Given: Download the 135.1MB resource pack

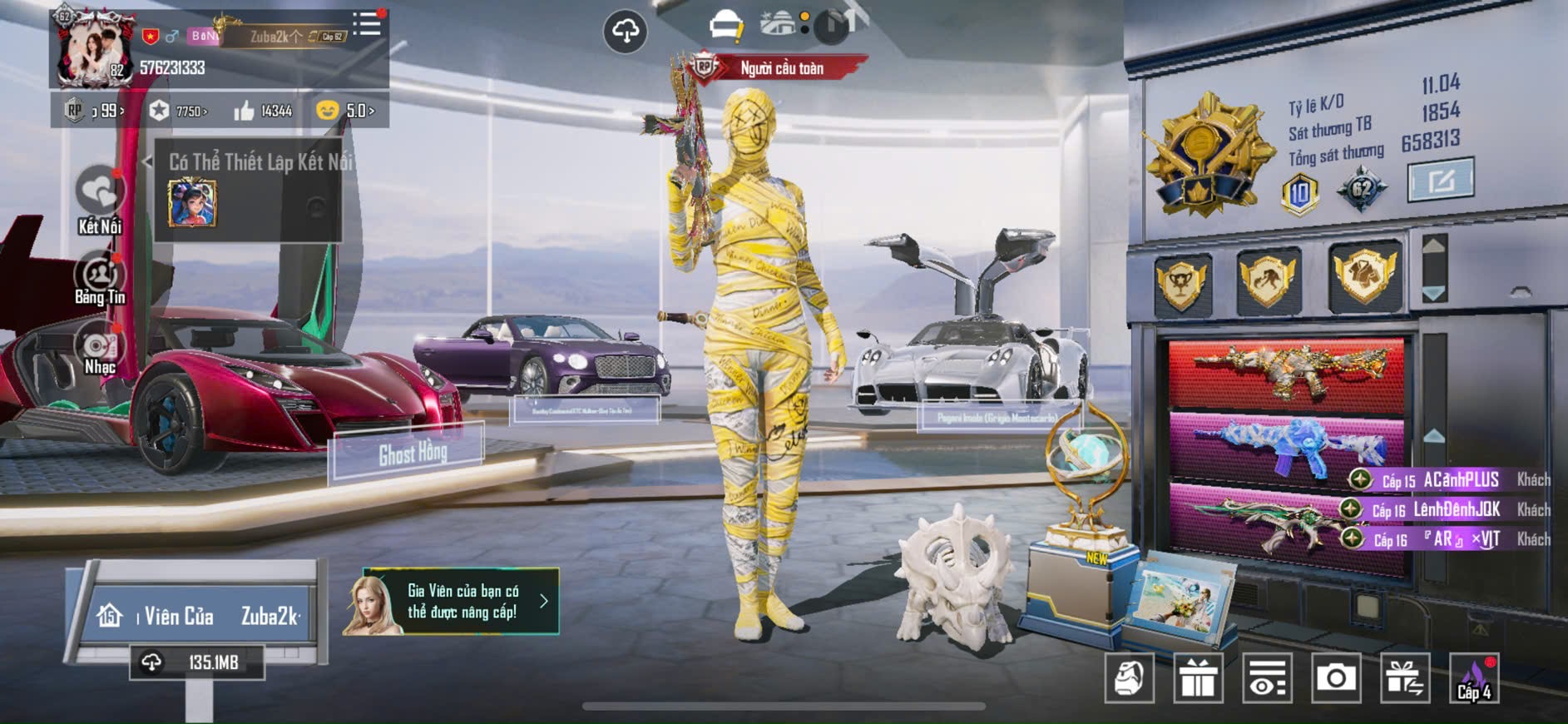Looking at the screenshot, I should click(197, 662).
